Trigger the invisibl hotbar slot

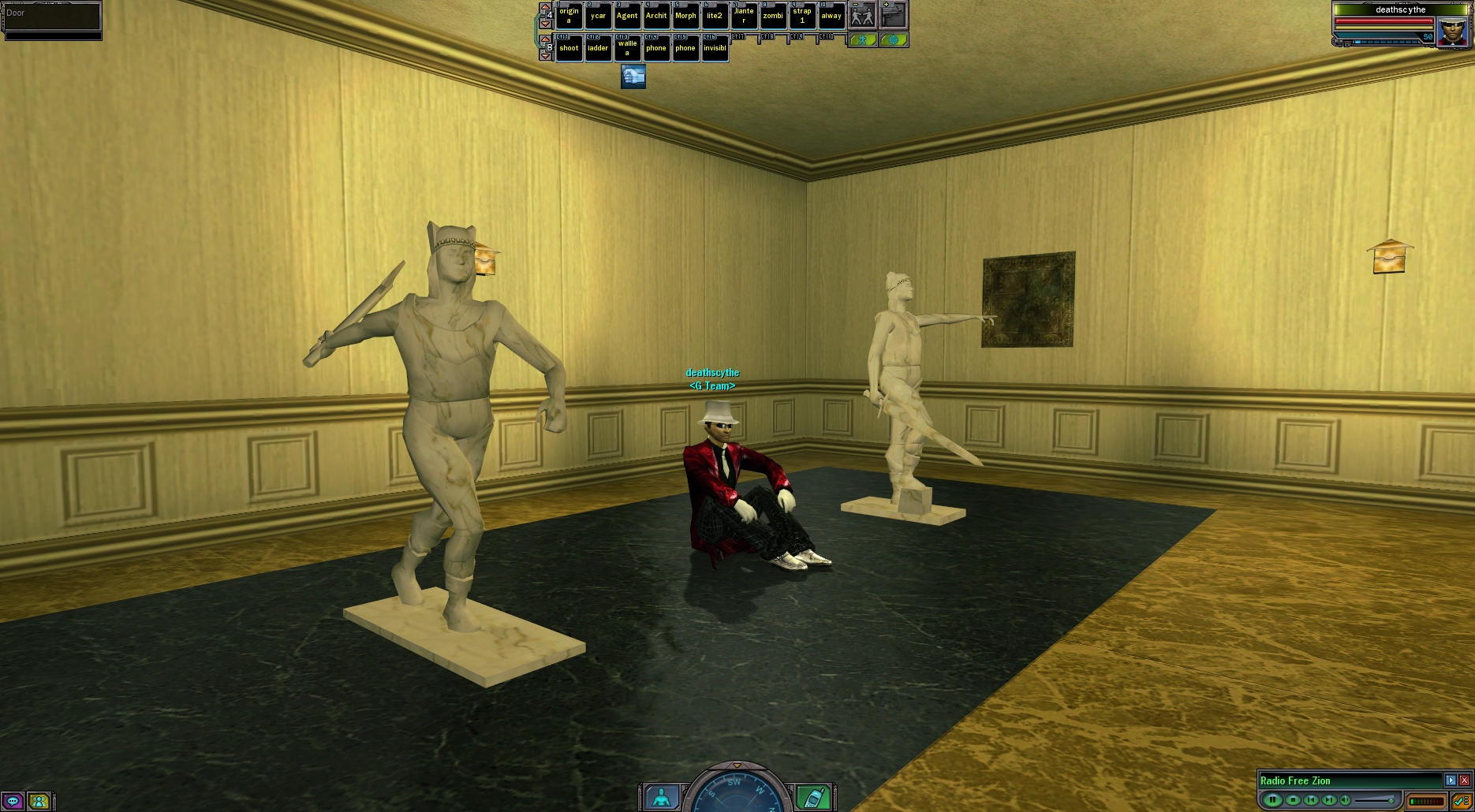click(x=715, y=48)
